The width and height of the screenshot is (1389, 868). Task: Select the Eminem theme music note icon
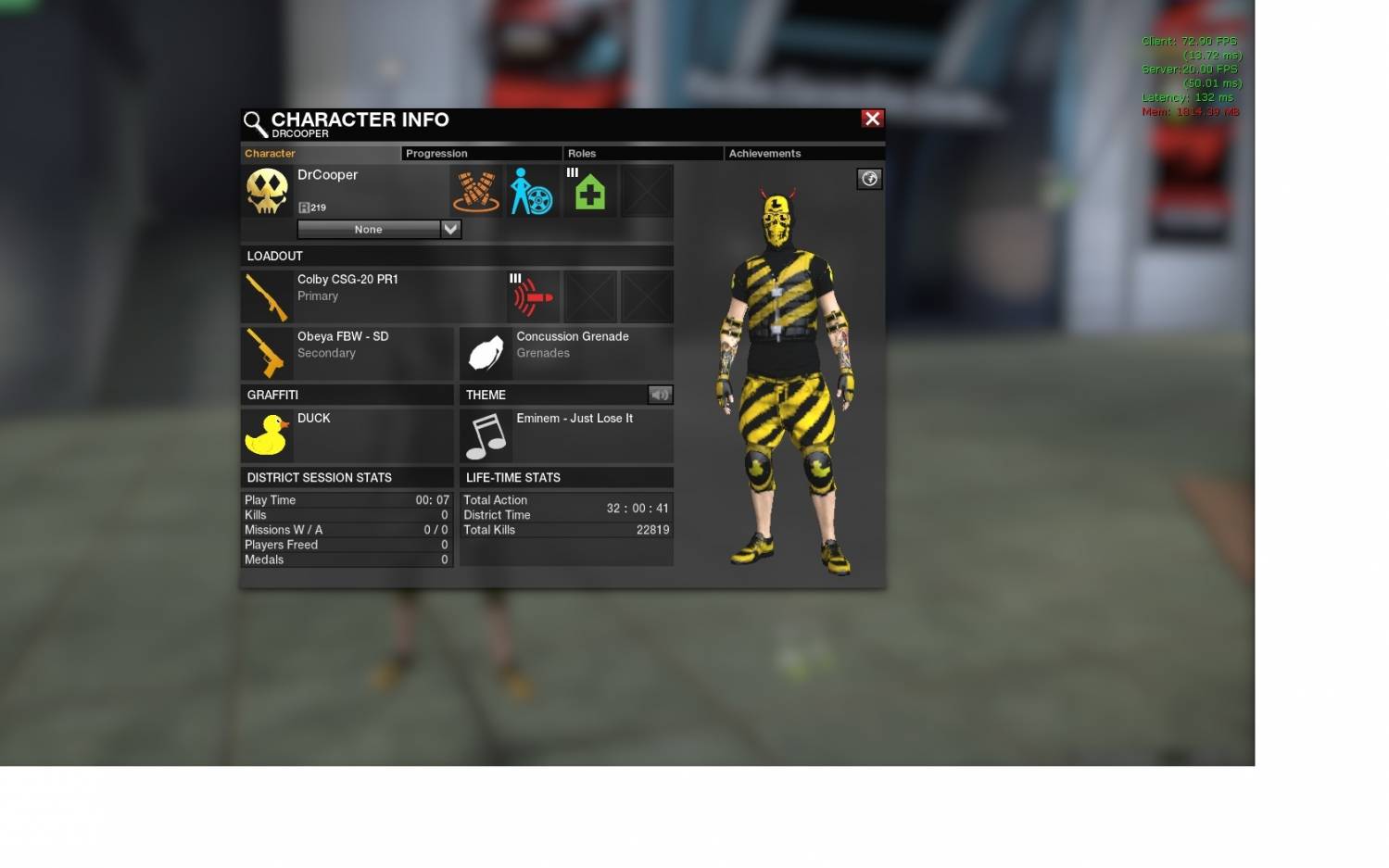point(486,434)
